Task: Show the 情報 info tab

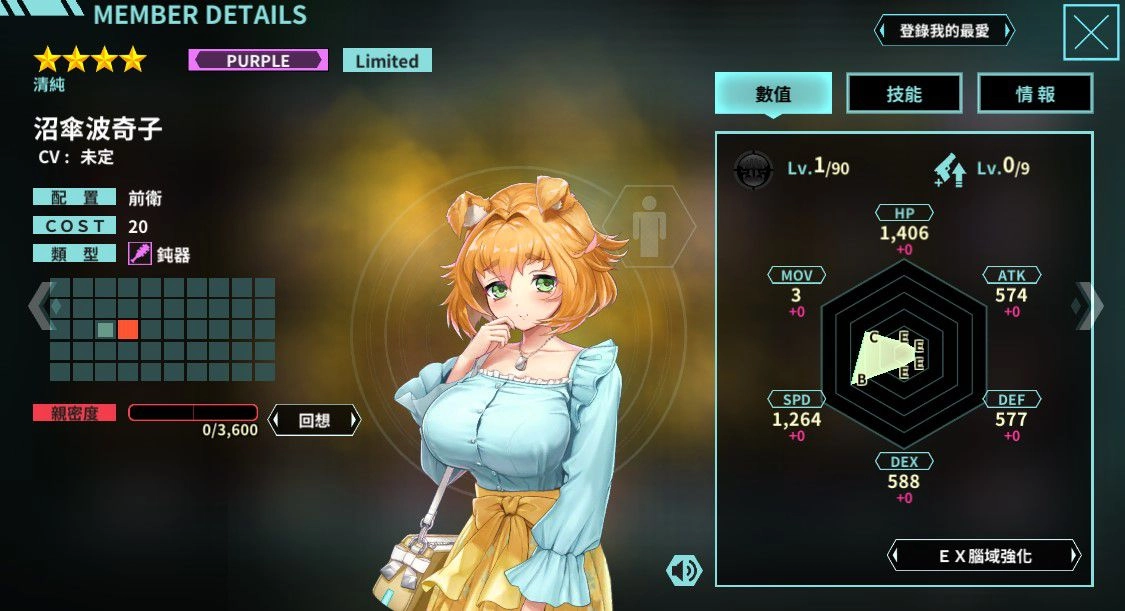Action: [x=1035, y=94]
